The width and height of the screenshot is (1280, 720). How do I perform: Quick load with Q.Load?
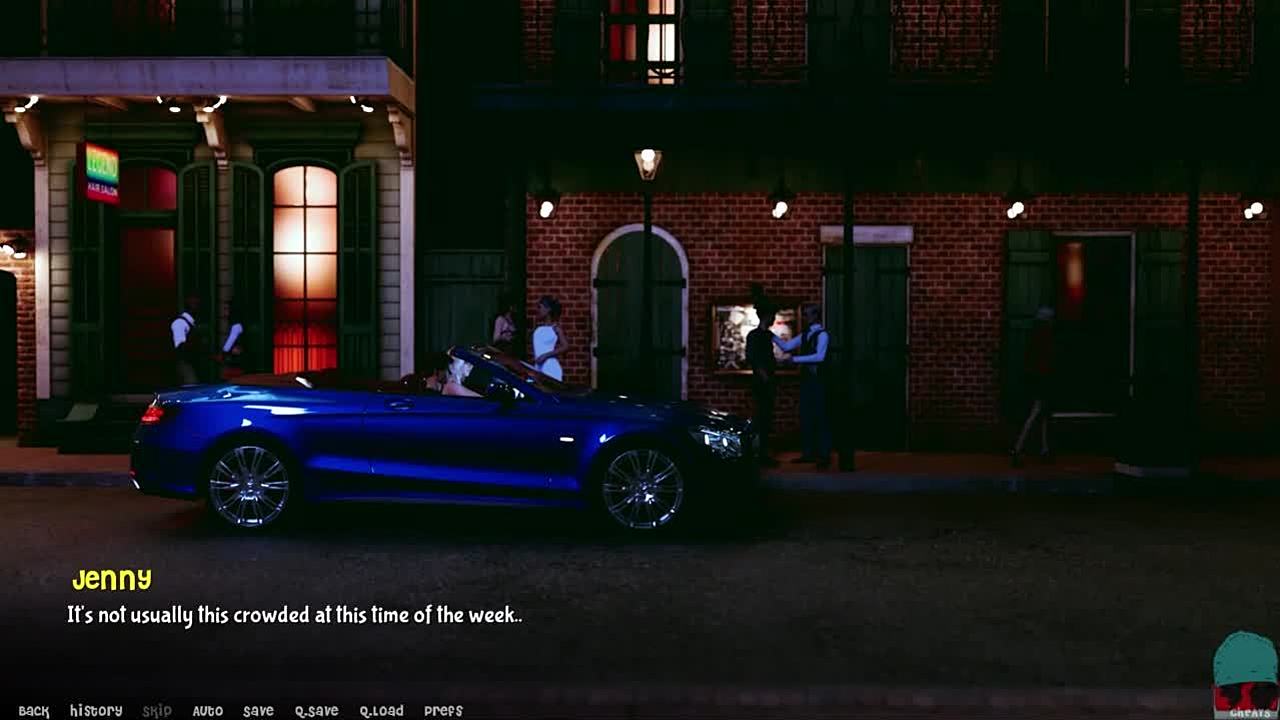381,711
